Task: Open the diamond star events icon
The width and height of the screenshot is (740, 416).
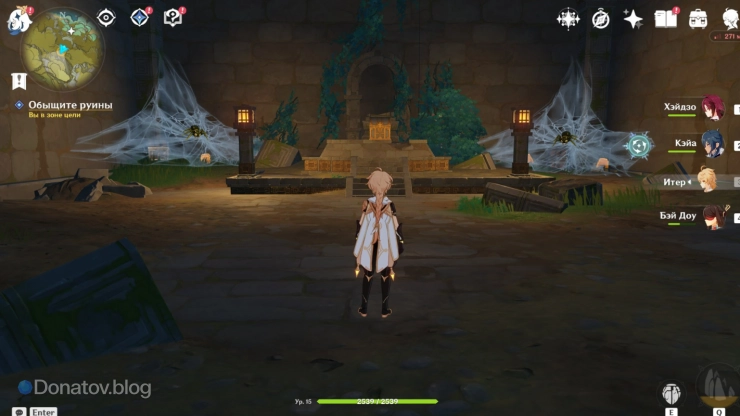Action: [x=140, y=17]
